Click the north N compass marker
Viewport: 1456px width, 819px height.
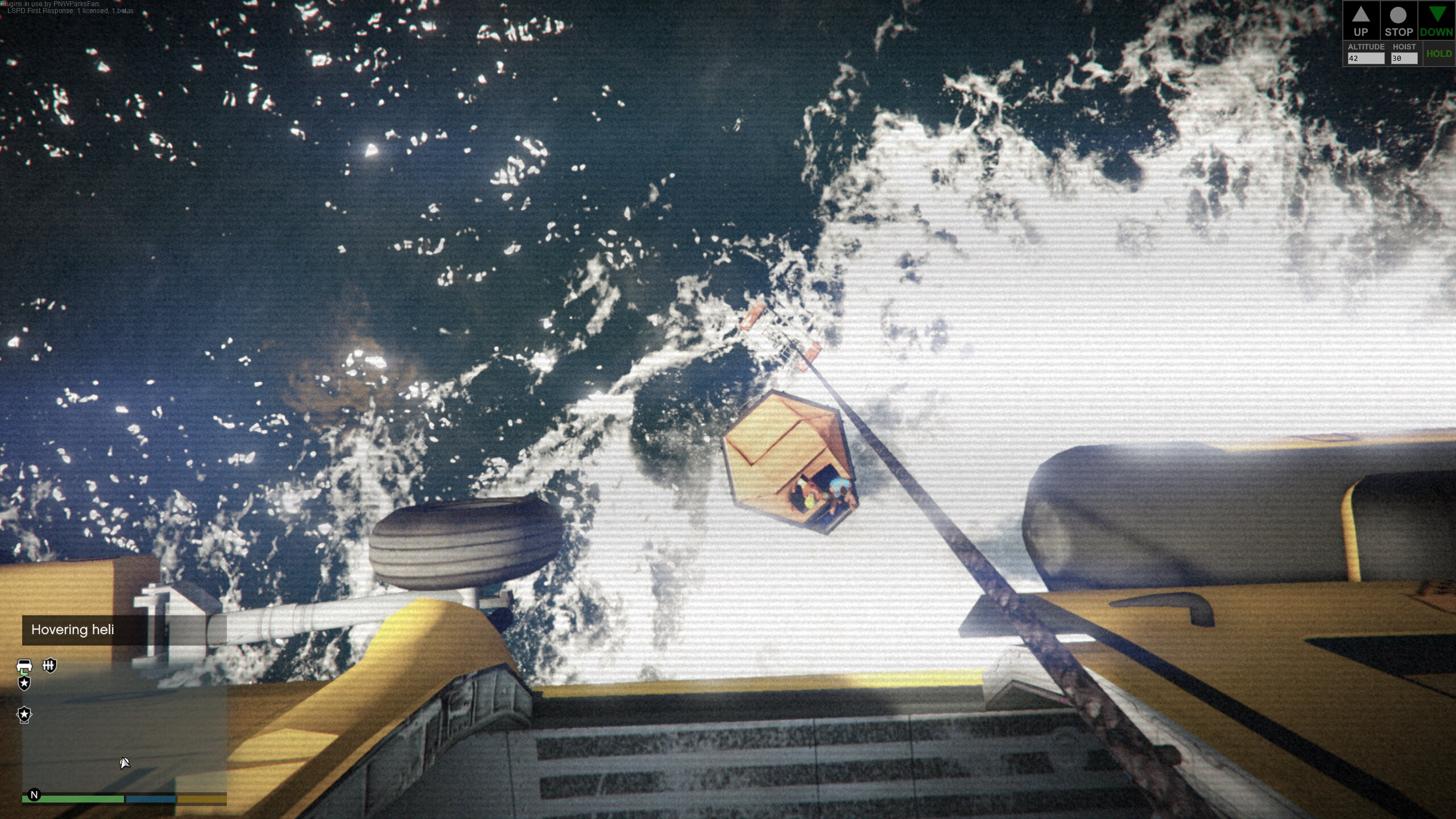(x=34, y=795)
